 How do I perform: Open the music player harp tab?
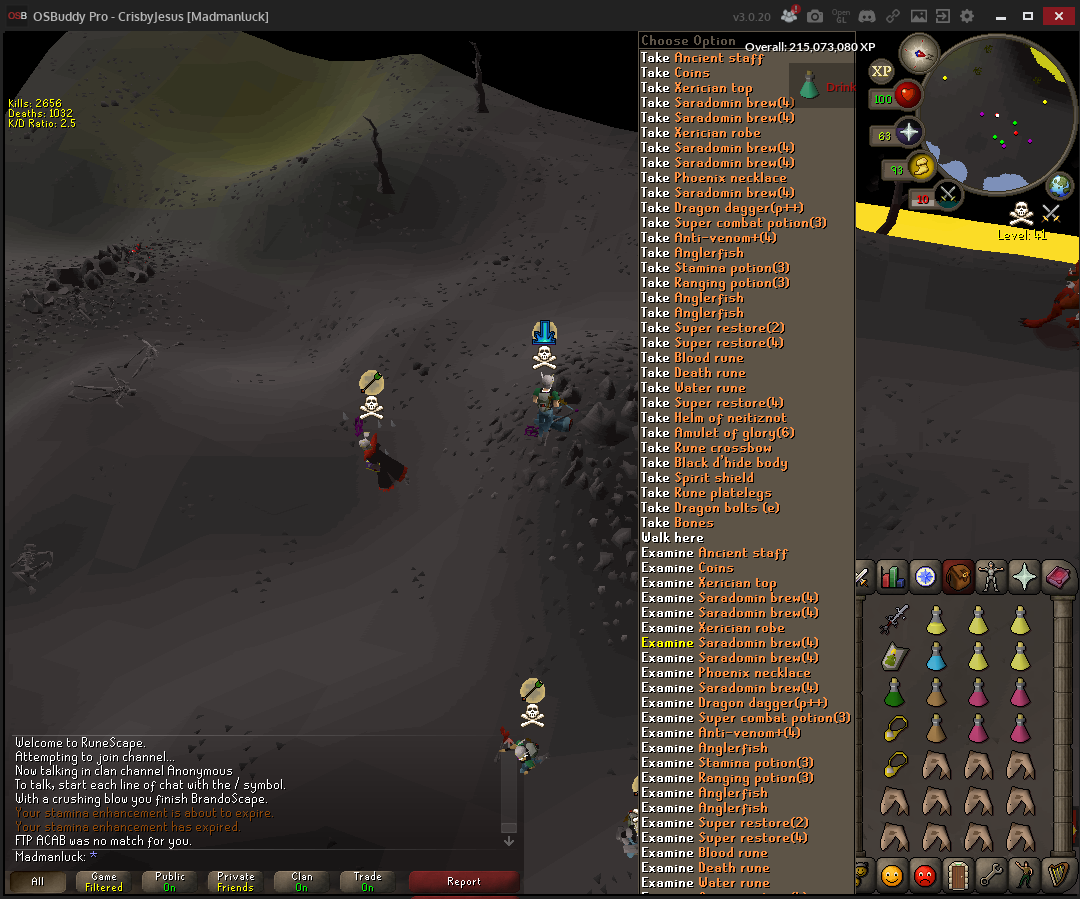pyautogui.click(x=1056, y=875)
